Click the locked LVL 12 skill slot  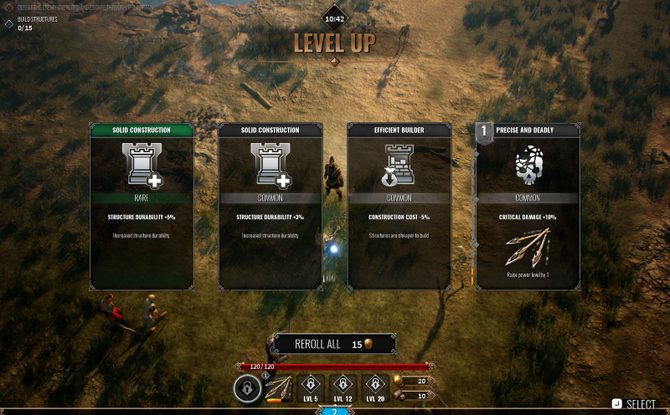343,386
